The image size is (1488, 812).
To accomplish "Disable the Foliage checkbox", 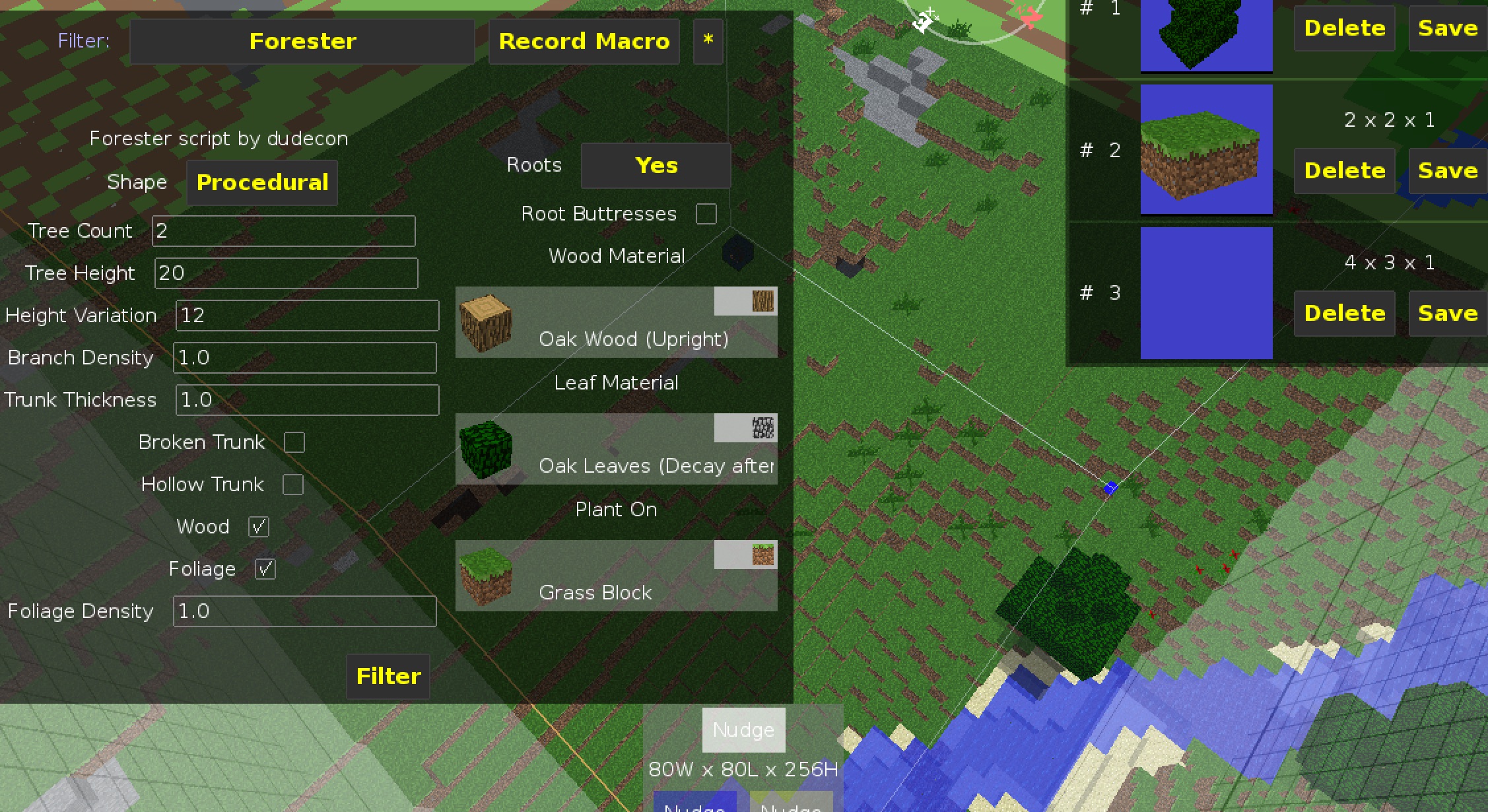I will [x=265, y=568].
